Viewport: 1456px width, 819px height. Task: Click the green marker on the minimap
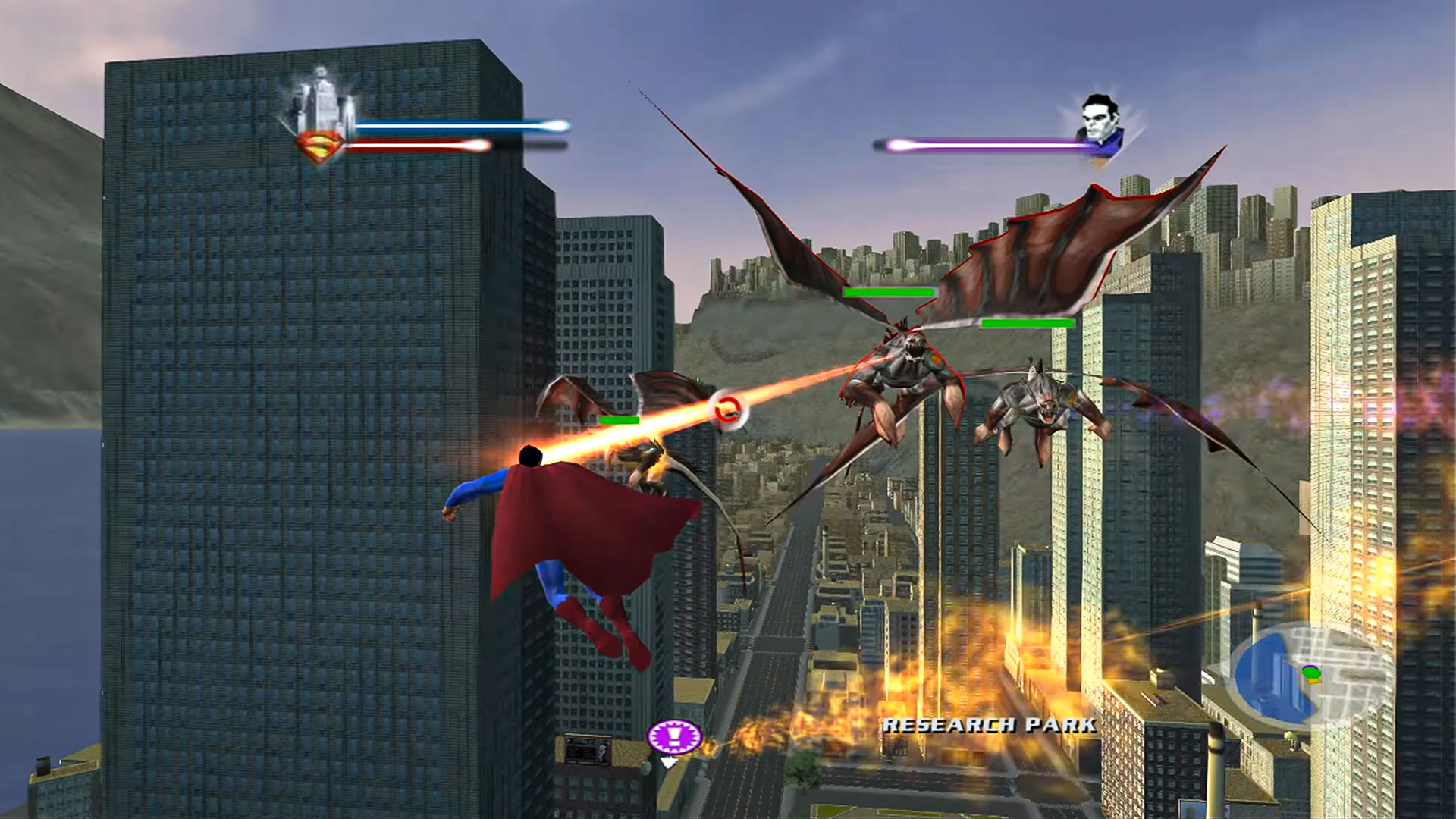point(1310,672)
